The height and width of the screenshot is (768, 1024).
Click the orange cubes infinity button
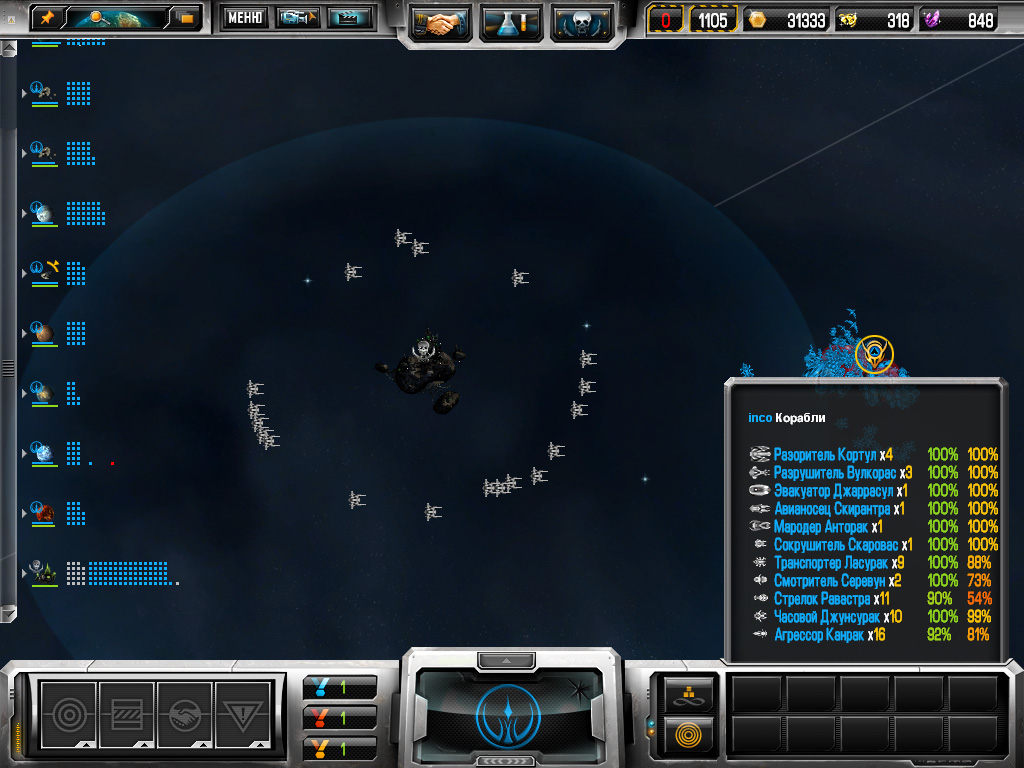(x=688, y=693)
